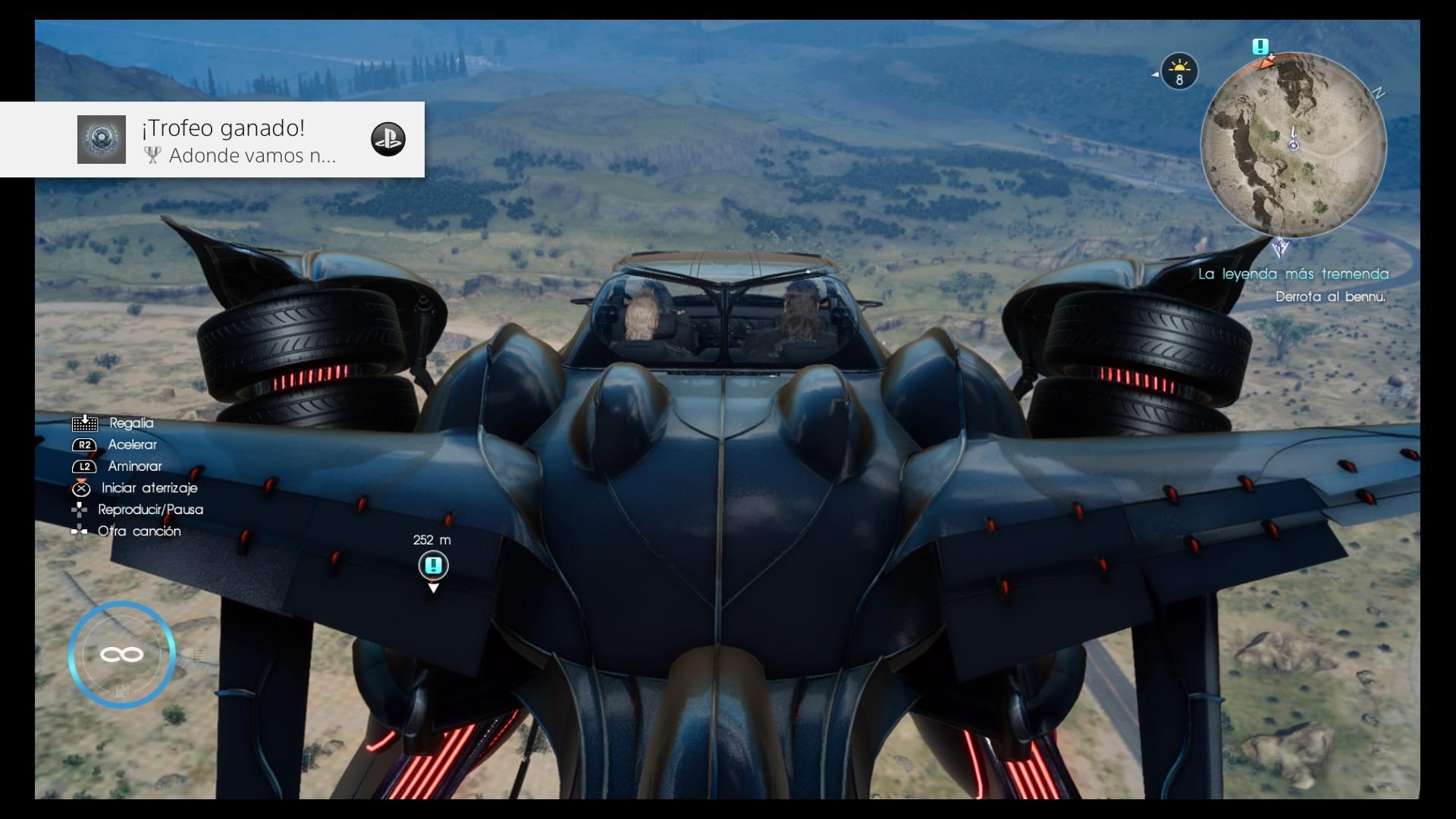This screenshot has width=1456, height=819.
Task: Click the circular minimap
Action: pyautogui.click(x=1294, y=144)
